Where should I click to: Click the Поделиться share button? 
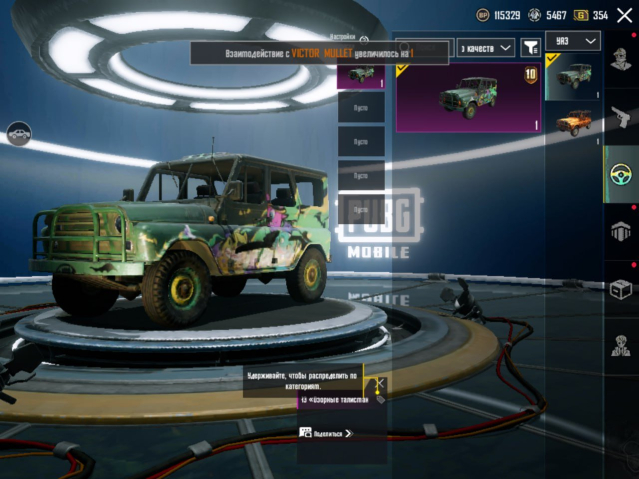[x=327, y=433]
